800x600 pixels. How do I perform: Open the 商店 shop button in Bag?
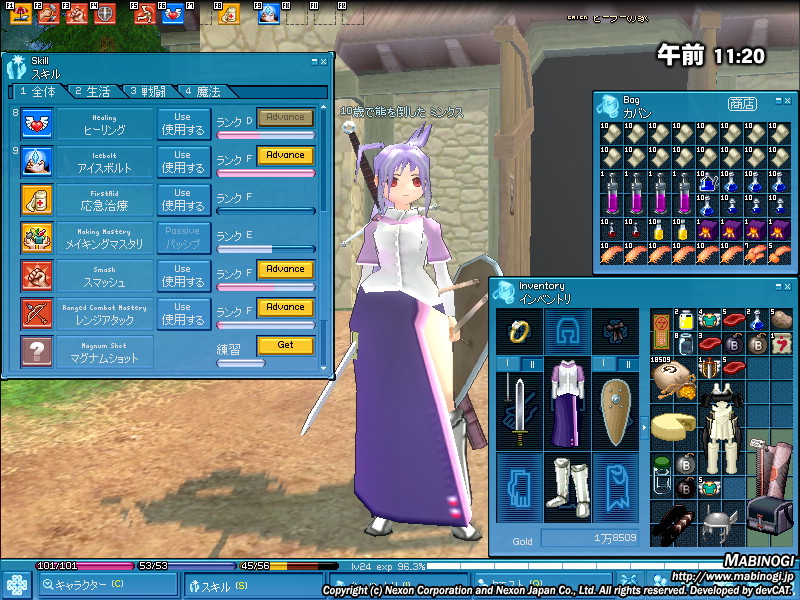click(x=742, y=104)
